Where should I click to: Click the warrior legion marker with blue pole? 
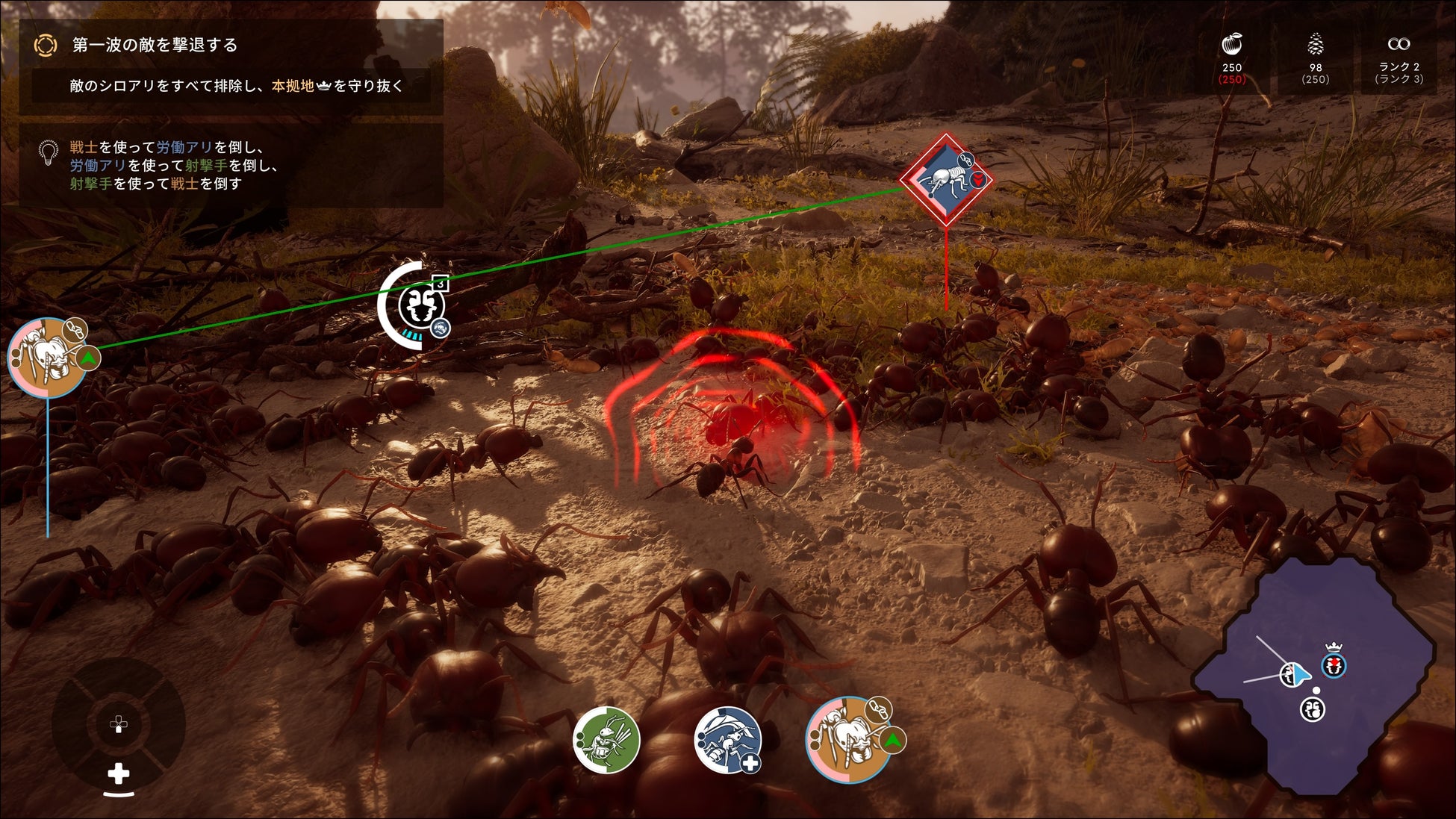[x=47, y=358]
